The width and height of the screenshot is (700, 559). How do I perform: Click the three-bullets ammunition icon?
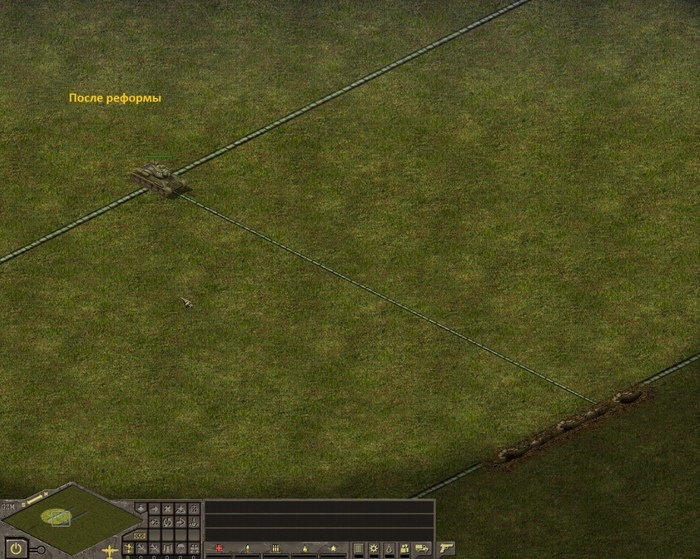coord(276,549)
